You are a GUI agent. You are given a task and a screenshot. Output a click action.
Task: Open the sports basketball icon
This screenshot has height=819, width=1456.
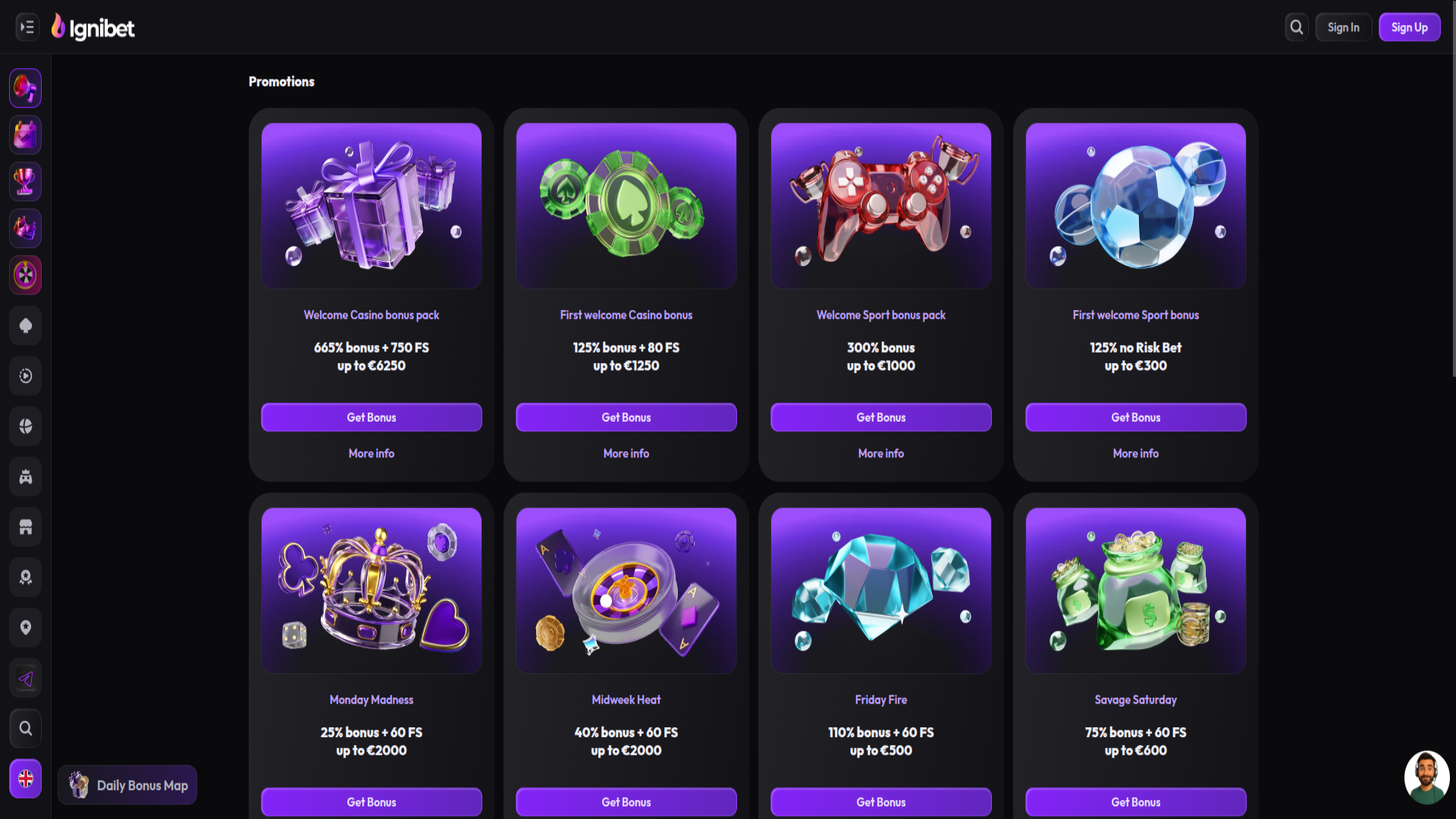click(25, 425)
